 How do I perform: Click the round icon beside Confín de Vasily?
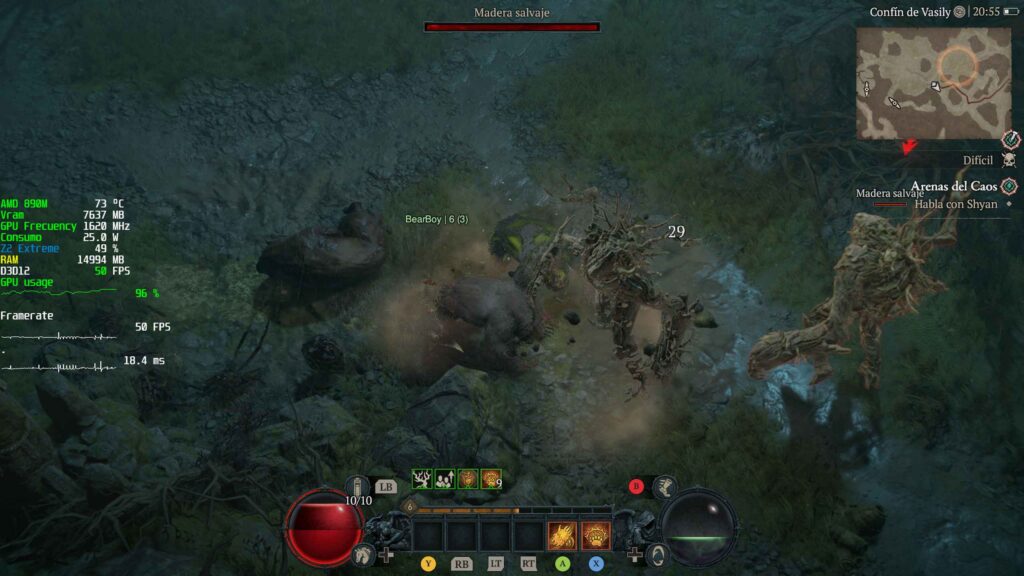click(x=959, y=11)
